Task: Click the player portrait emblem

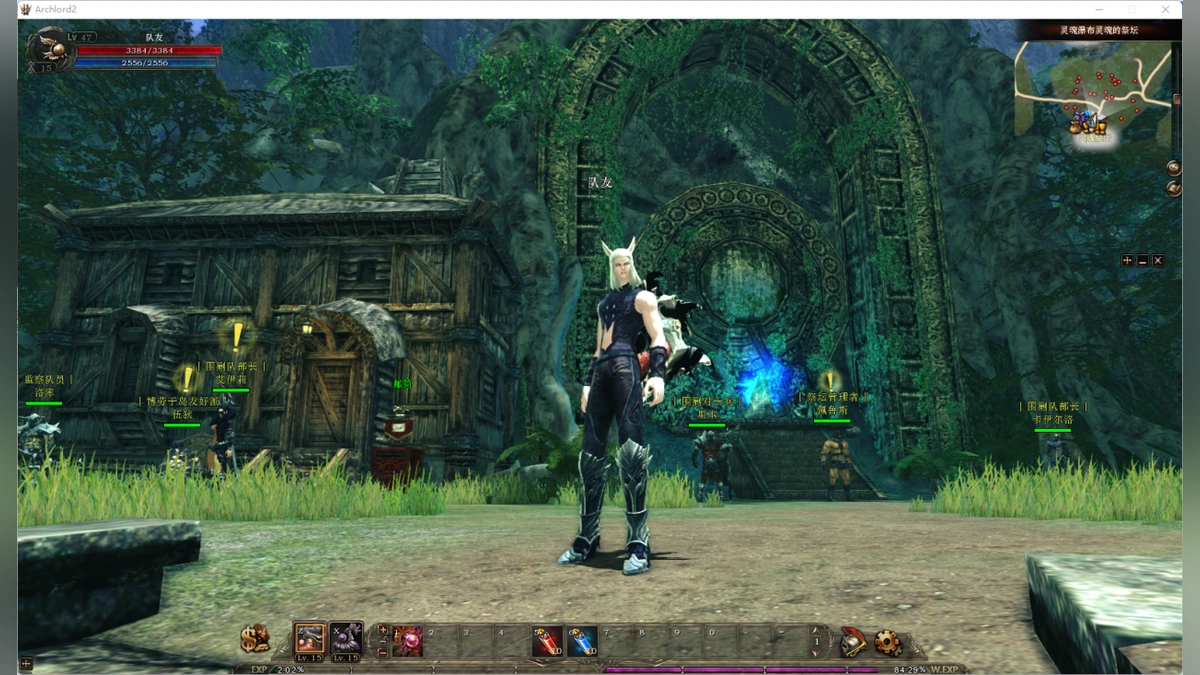Action: 46,50
